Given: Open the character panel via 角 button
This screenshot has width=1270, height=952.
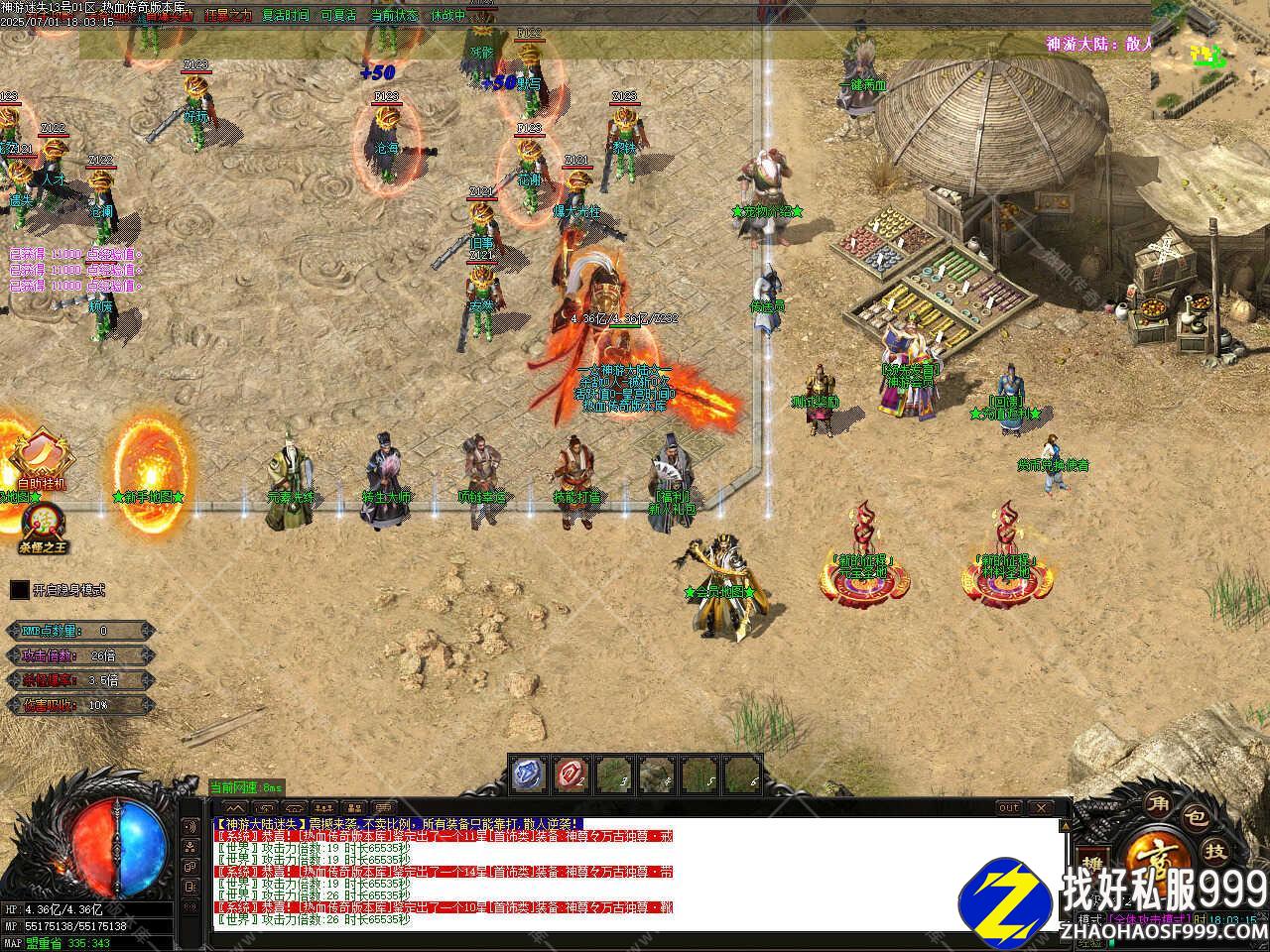Looking at the screenshot, I should (x=1157, y=802).
